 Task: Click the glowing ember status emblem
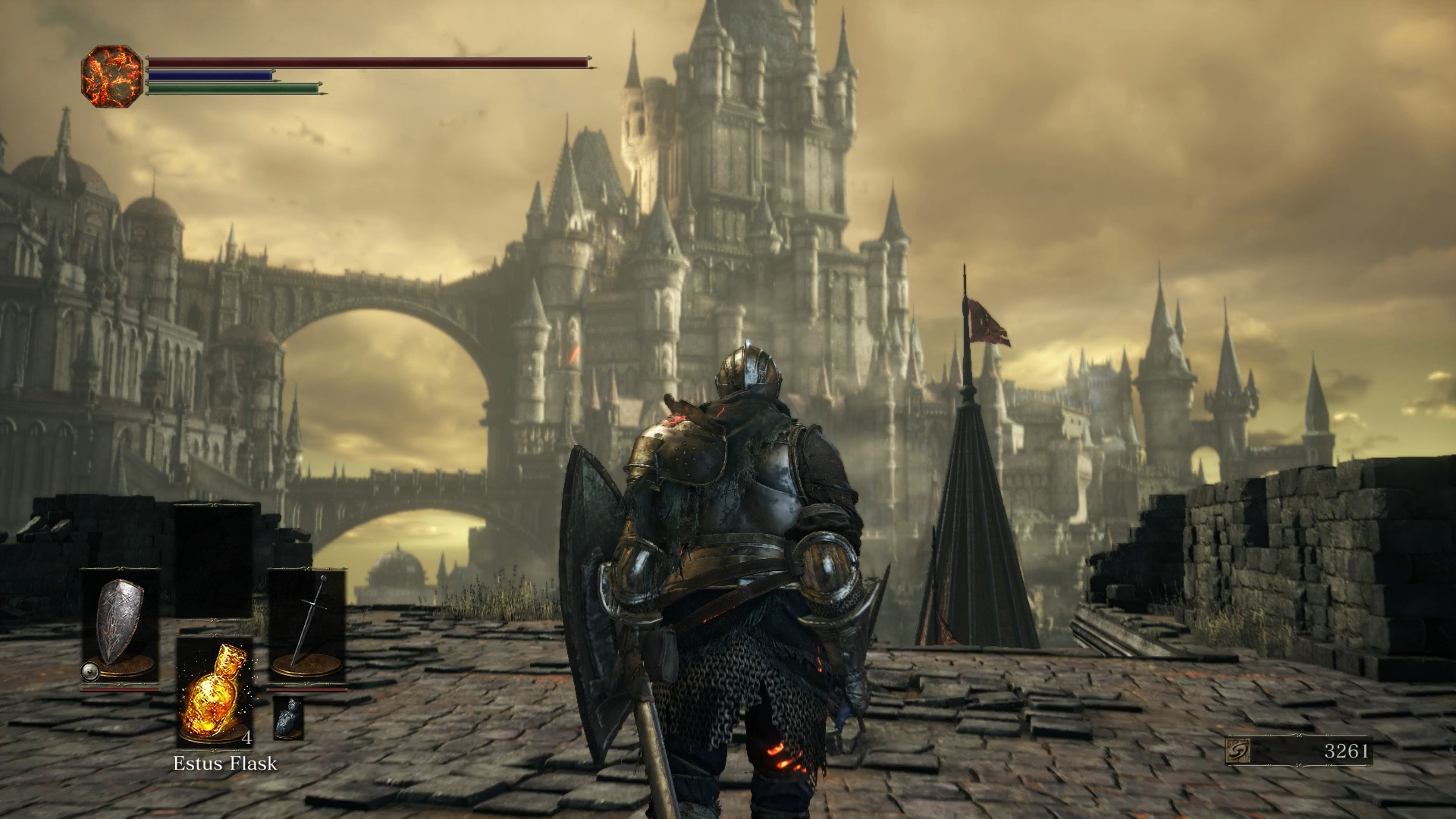coord(111,76)
